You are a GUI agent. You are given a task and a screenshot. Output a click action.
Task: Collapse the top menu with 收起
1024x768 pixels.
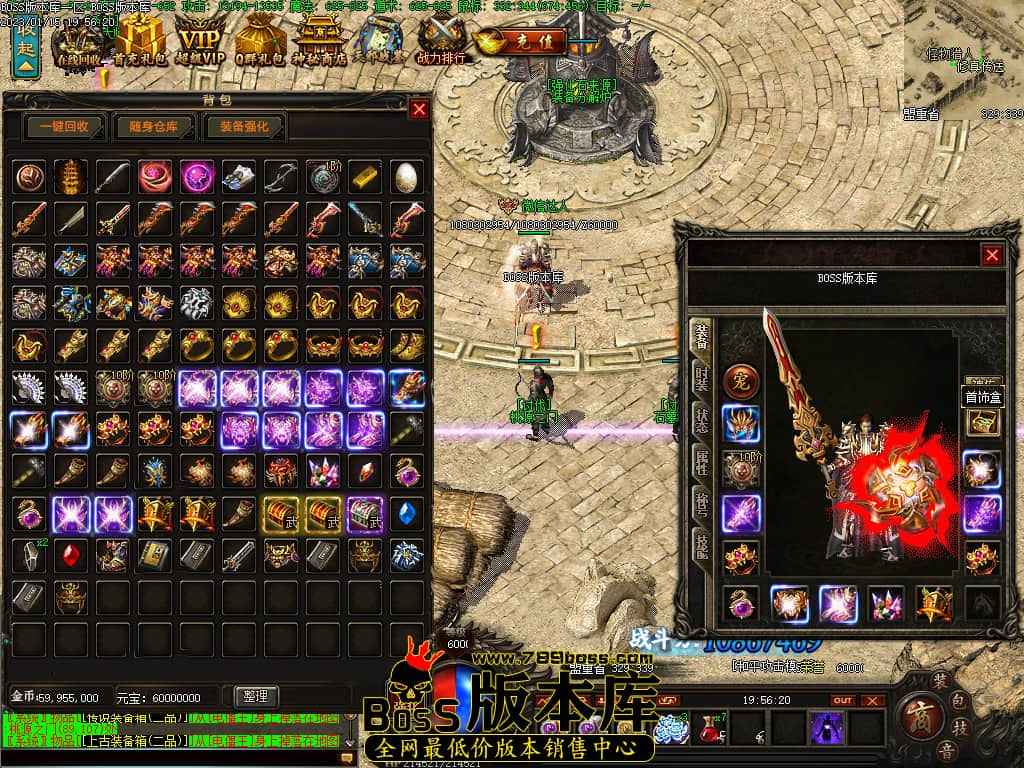pyautogui.click(x=25, y=48)
